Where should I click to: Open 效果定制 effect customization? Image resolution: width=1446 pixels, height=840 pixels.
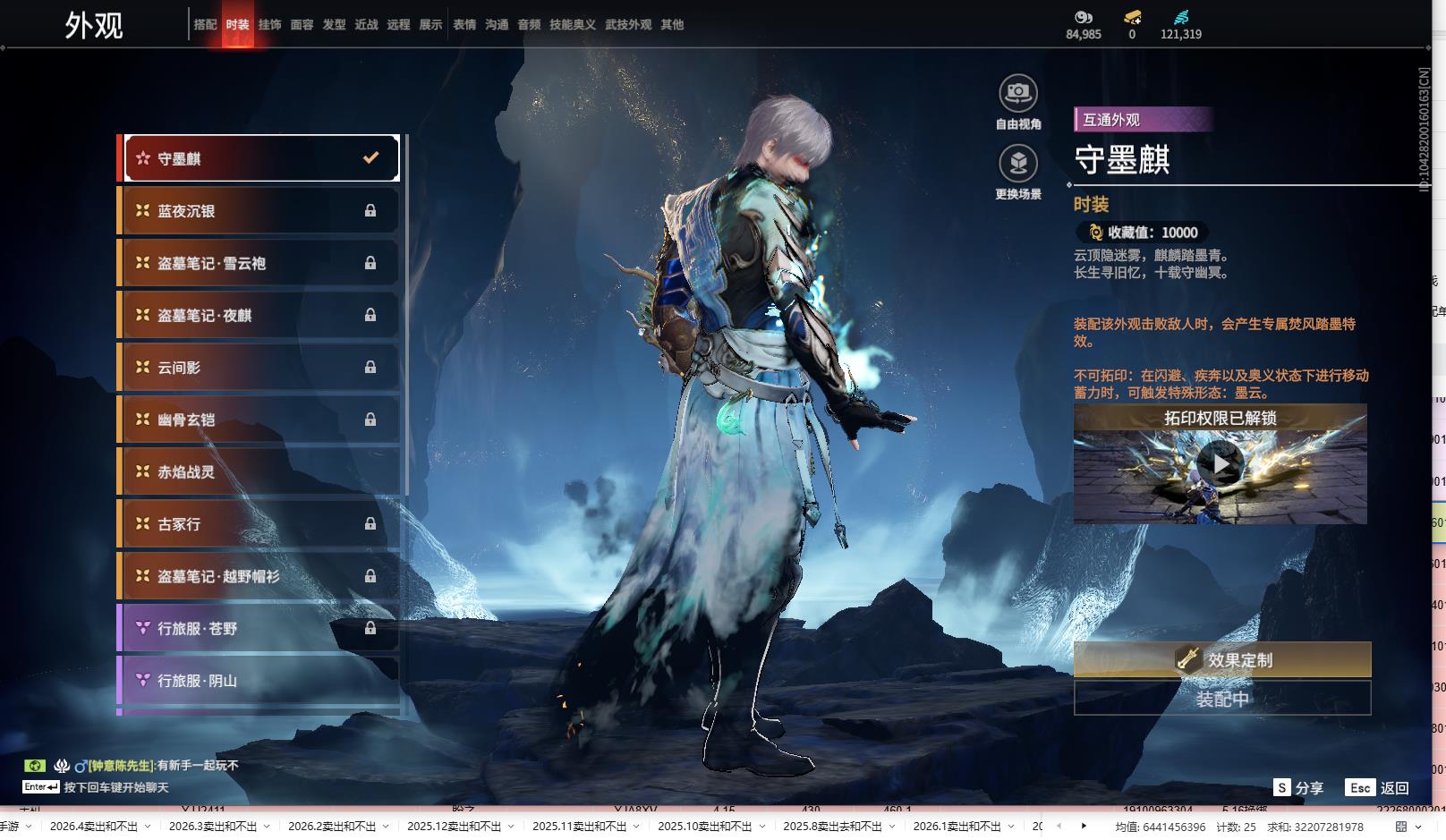[x=1222, y=660]
